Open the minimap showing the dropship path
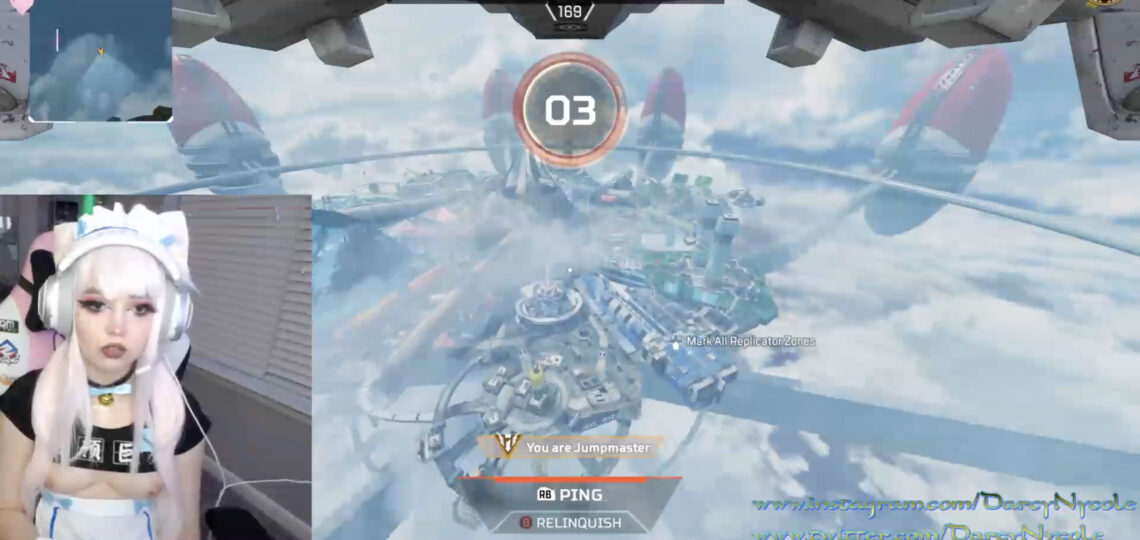Screen dimensions: 1140x540 100,60
